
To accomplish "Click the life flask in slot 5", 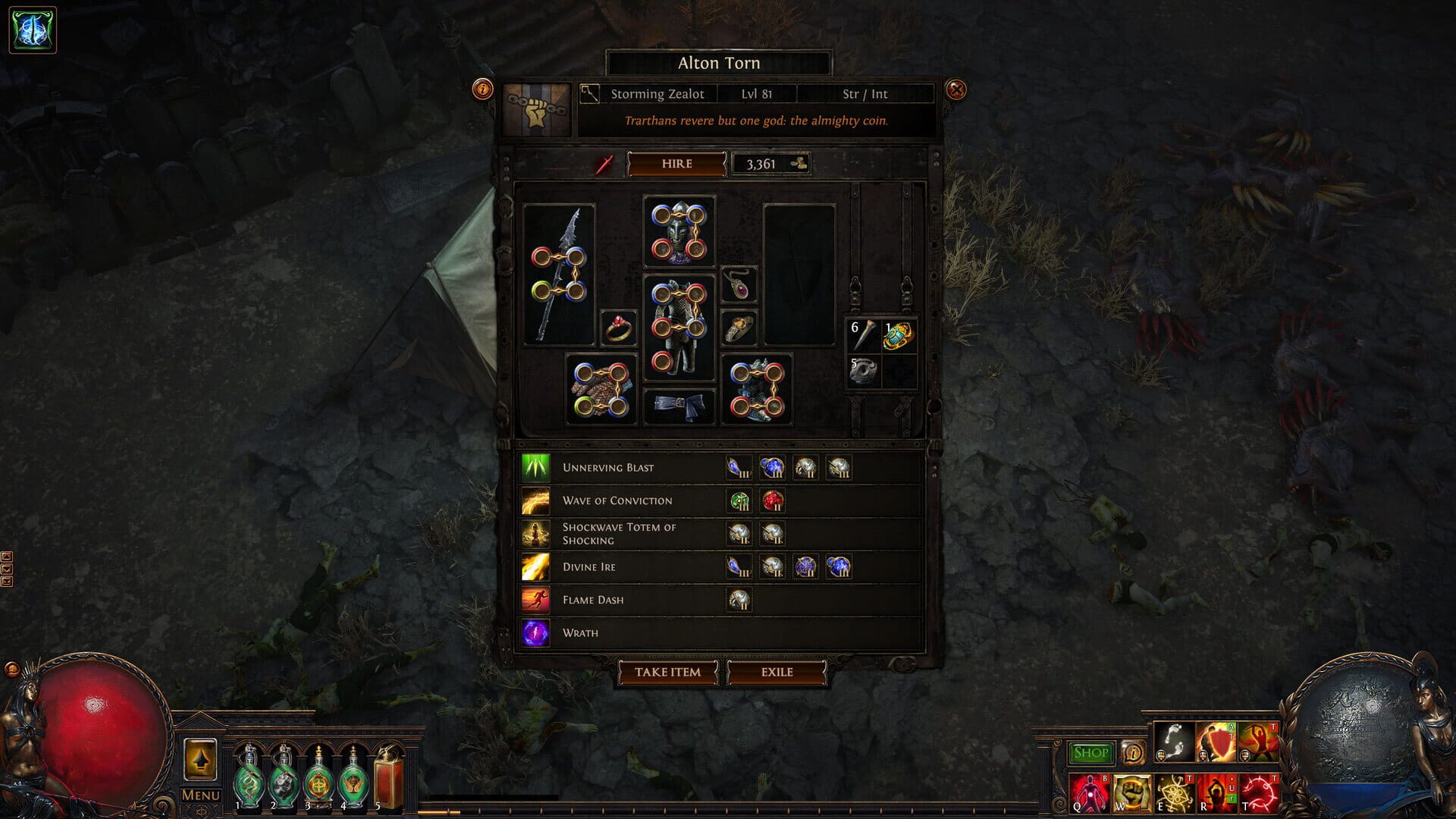I will 388,773.
